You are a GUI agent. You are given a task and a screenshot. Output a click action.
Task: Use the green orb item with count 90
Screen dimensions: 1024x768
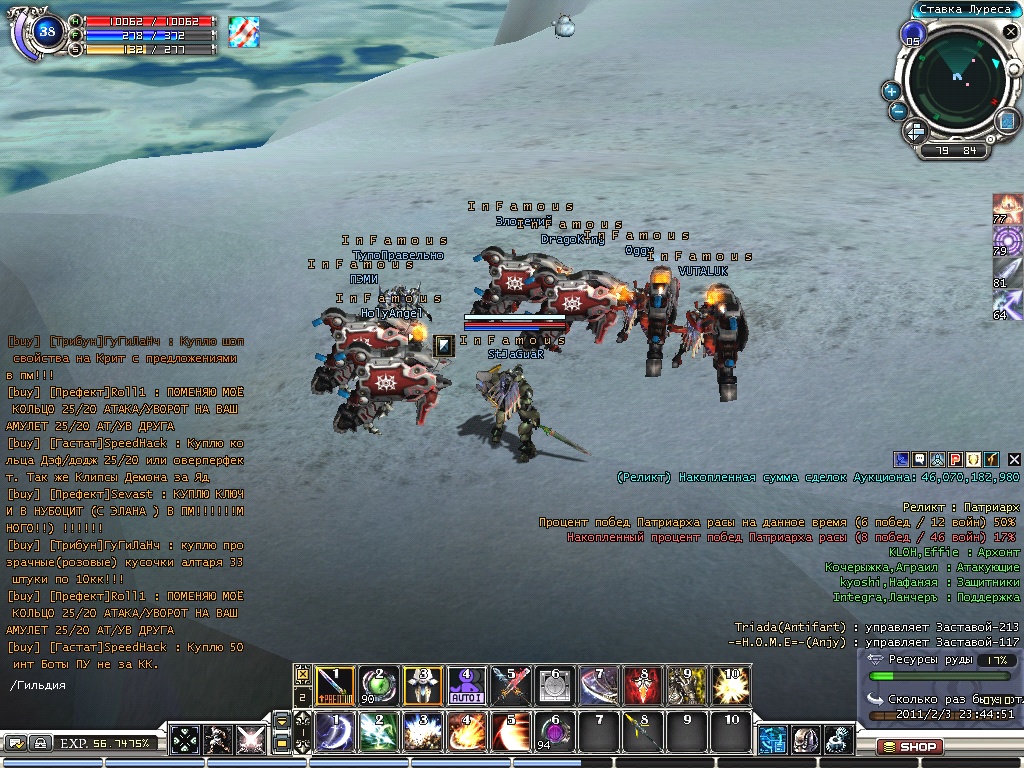[x=378, y=685]
